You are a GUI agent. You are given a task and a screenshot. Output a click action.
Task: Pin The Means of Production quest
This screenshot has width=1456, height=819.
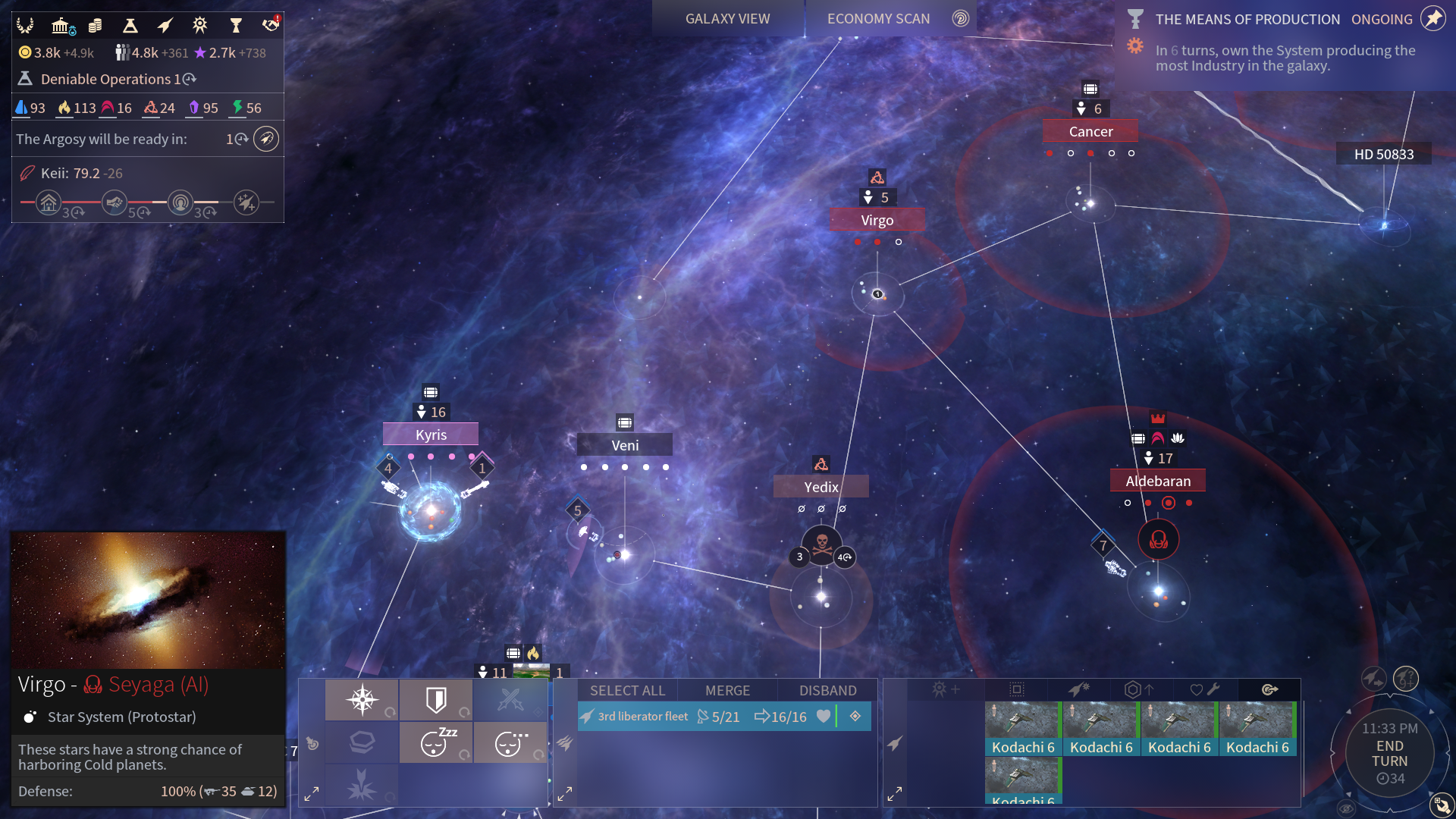(1432, 19)
